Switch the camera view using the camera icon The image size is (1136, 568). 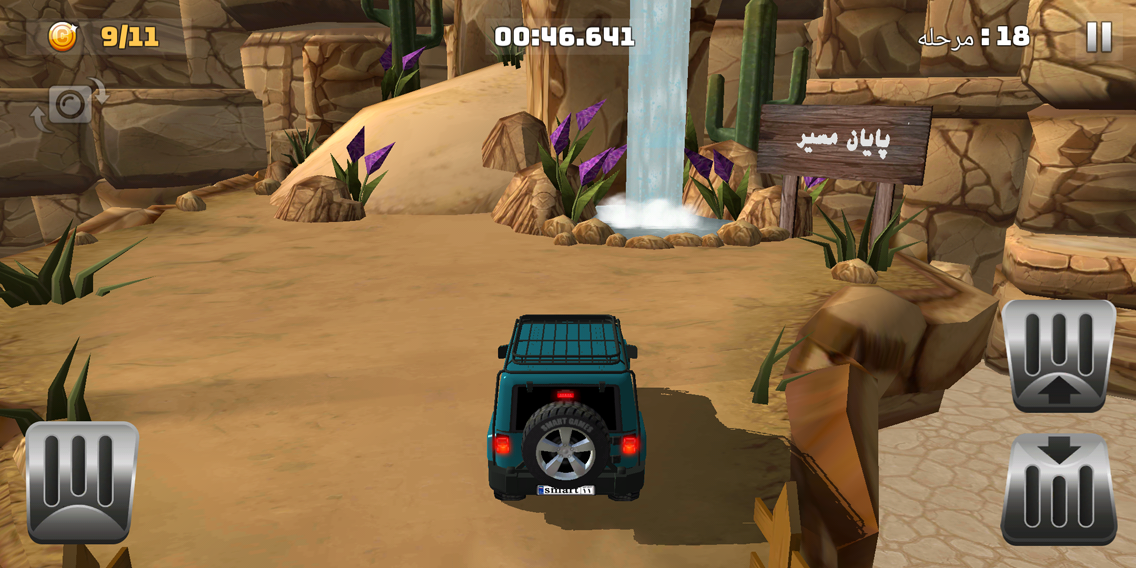point(70,104)
